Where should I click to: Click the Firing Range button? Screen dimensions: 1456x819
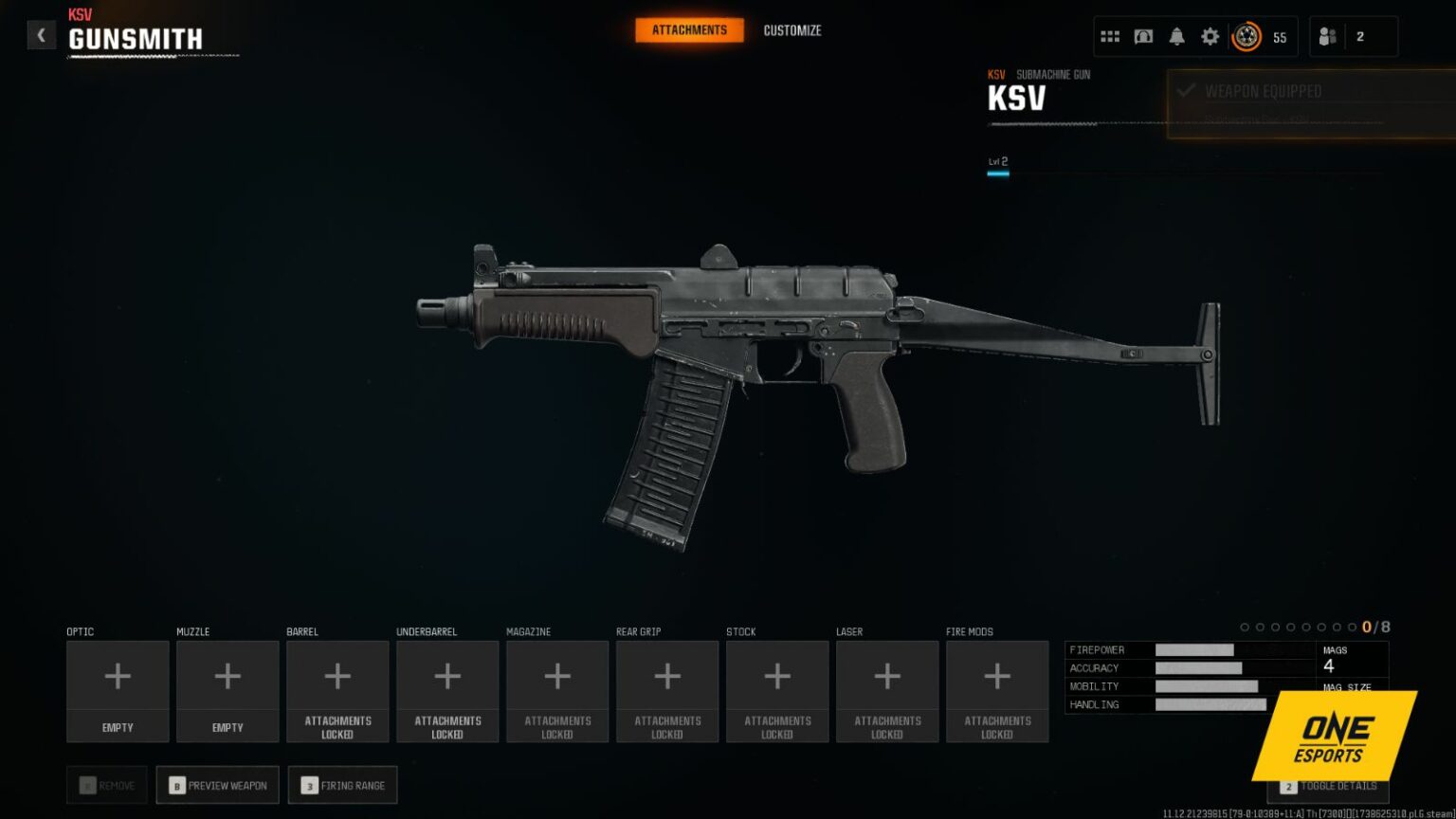342,785
